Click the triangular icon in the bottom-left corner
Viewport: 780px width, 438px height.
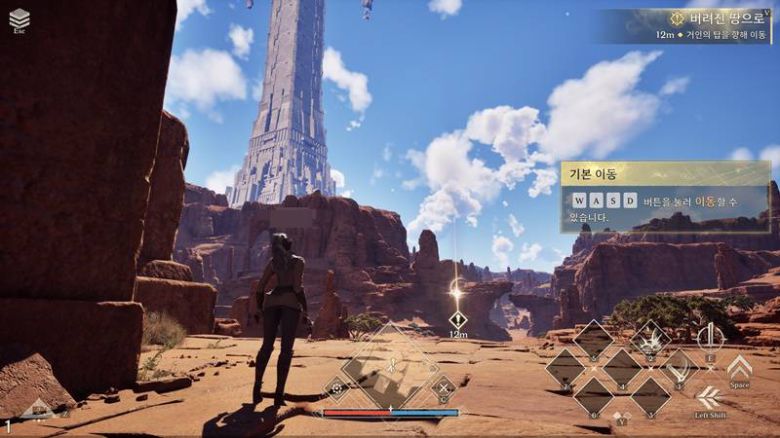38,408
